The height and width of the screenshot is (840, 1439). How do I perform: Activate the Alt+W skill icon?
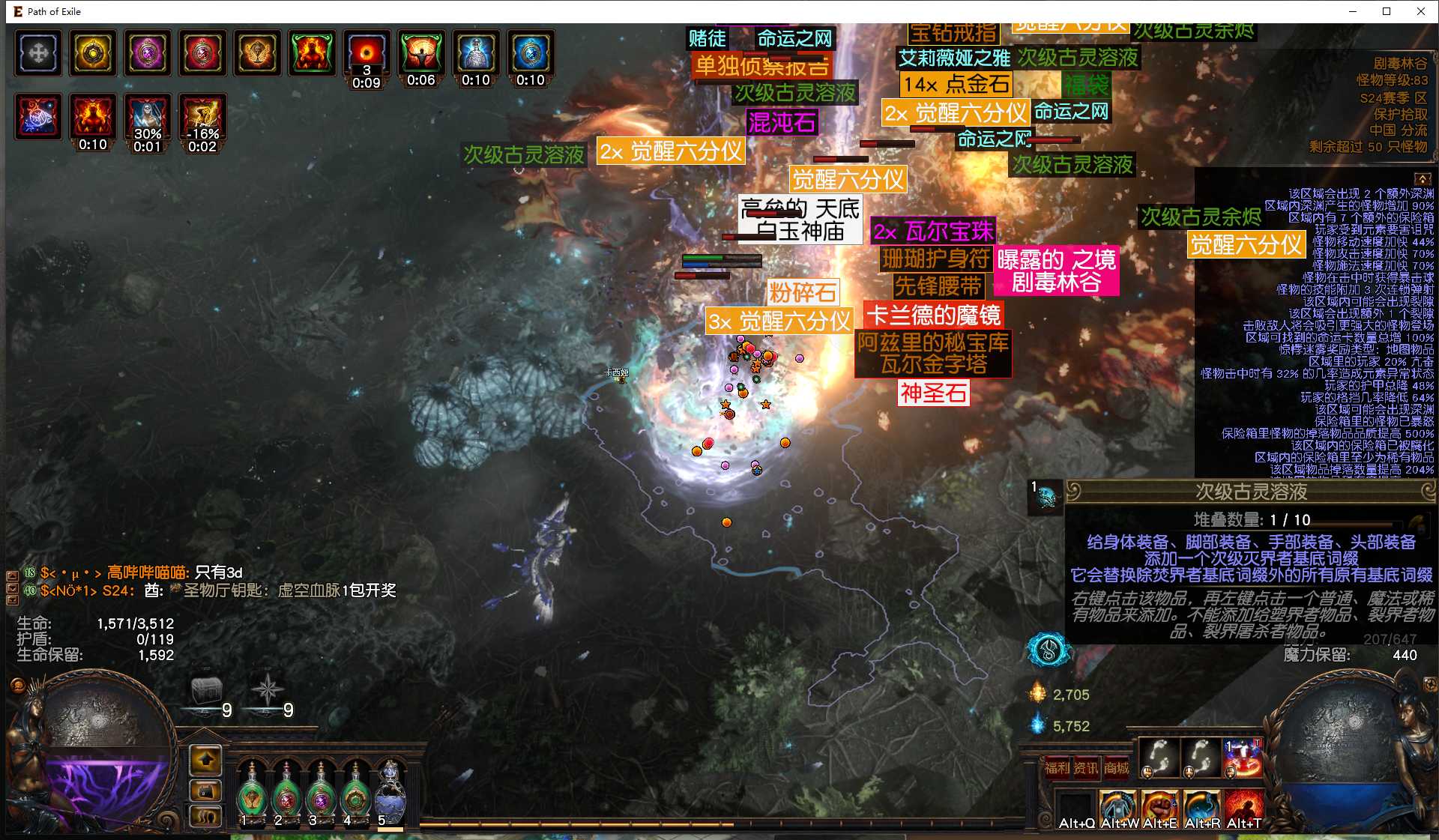pos(1118,808)
